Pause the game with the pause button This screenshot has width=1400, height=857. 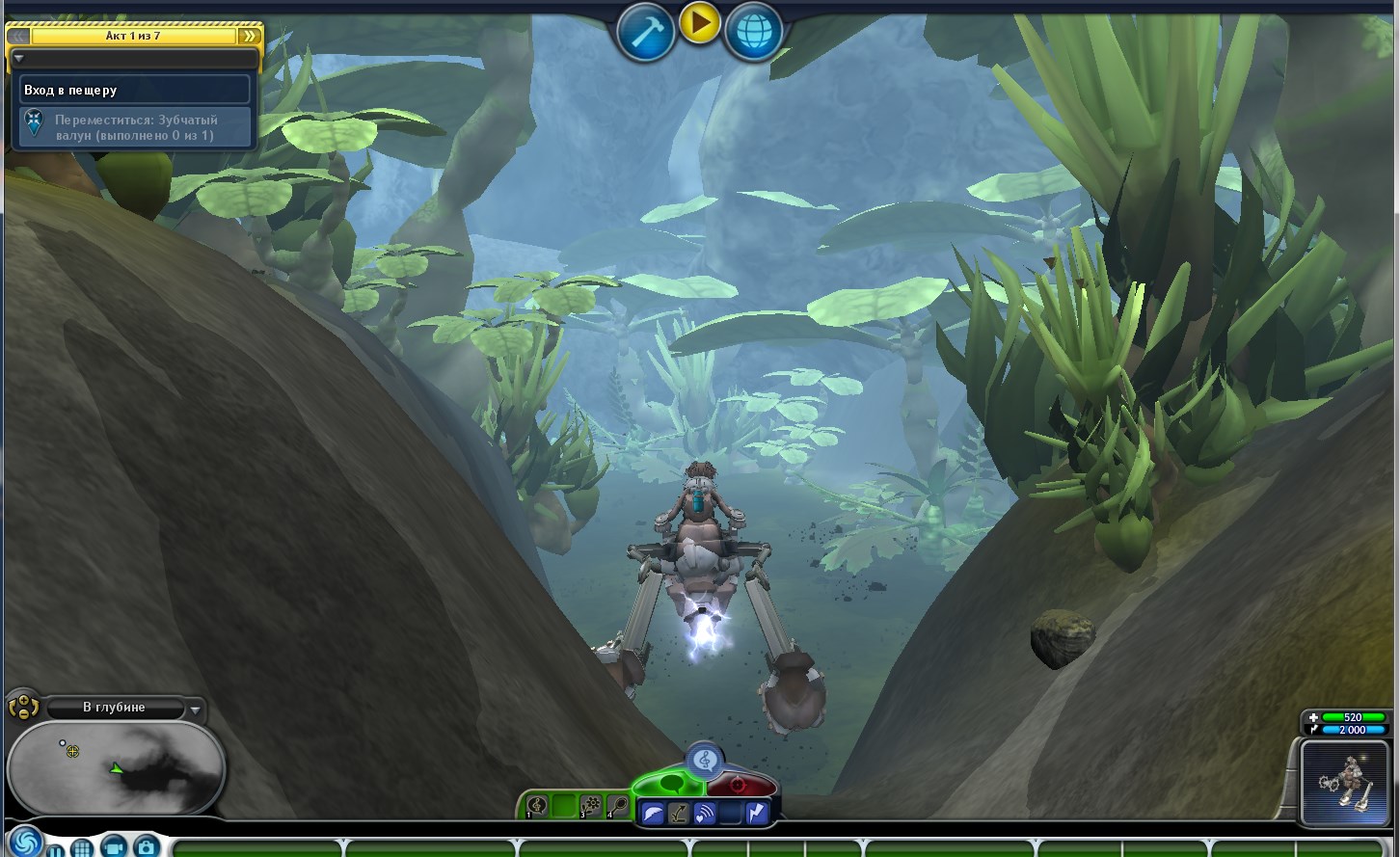pyautogui.click(x=56, y=850)
